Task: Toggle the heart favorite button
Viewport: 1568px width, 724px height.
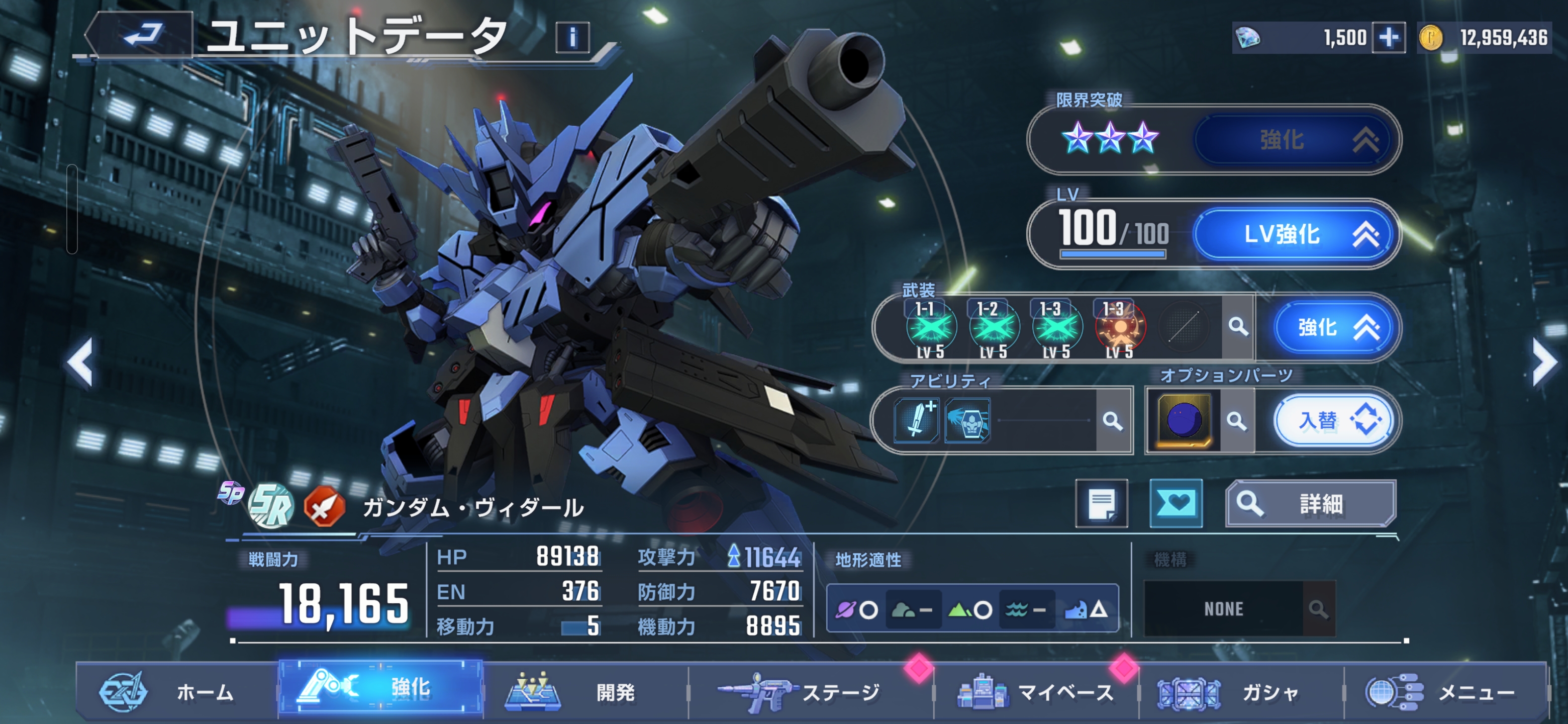Action: 1175,504
